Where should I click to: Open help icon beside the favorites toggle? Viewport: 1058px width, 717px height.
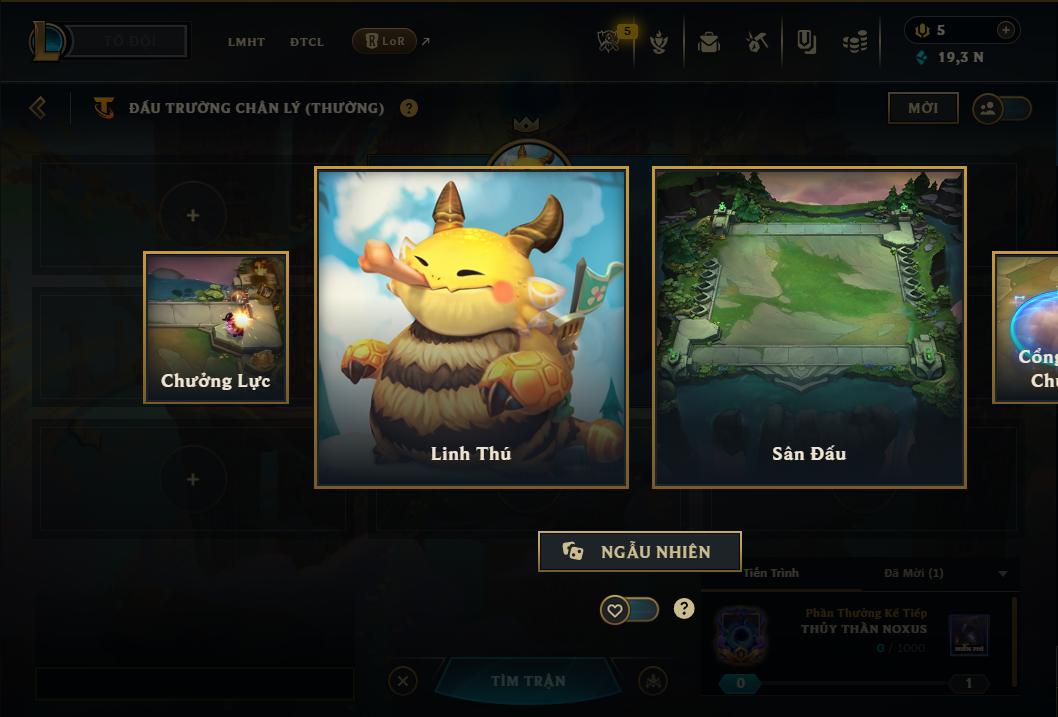[x=684, y=608]
